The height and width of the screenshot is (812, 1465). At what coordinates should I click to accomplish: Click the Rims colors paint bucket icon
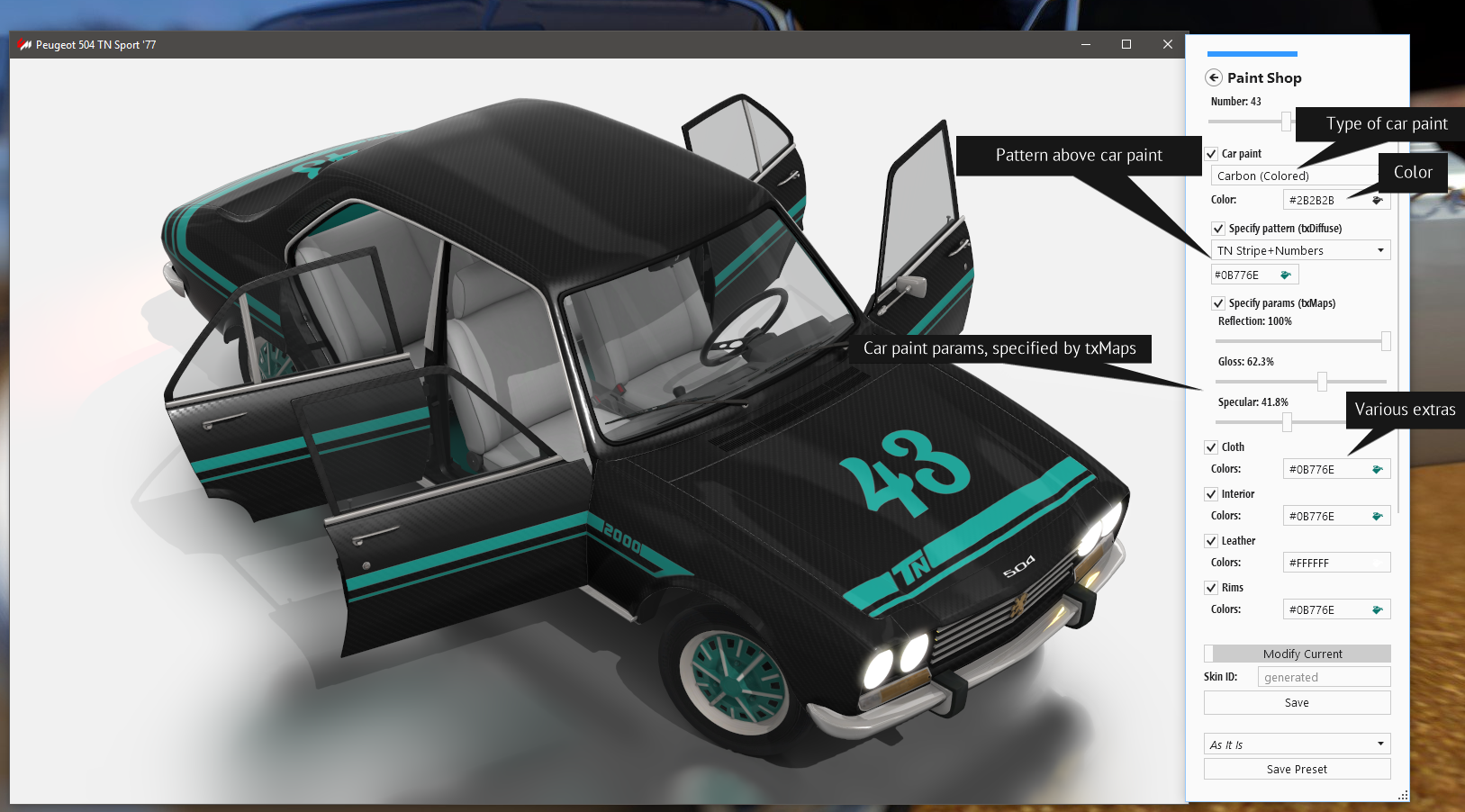(x=1377, y=609)
